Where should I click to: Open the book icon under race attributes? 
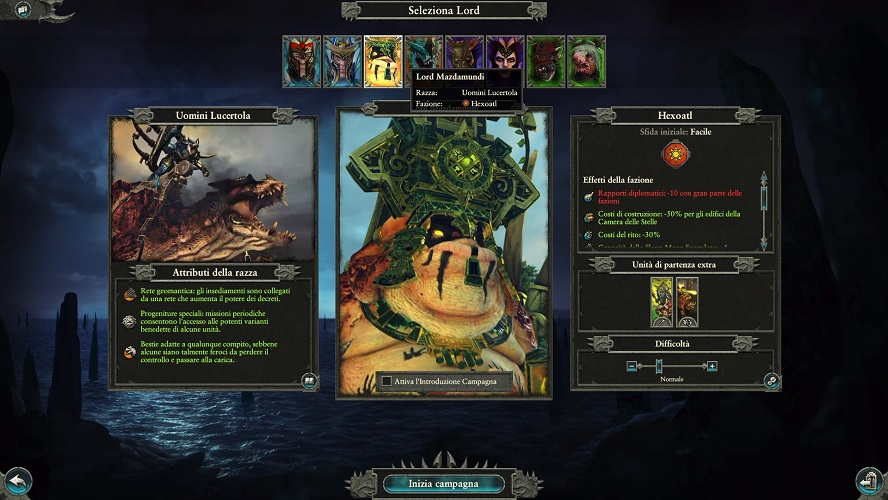click(x=309, y=380)
